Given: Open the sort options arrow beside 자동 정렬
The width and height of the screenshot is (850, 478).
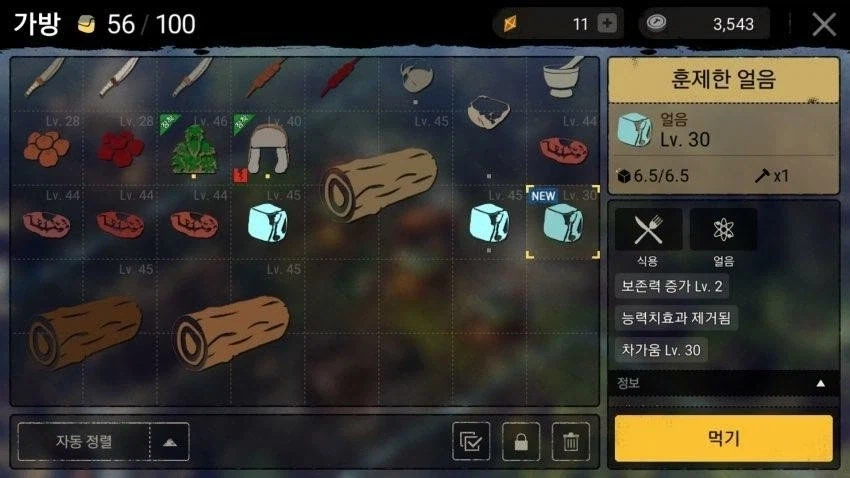Looking at the screenshot, I should coord(169,441).
